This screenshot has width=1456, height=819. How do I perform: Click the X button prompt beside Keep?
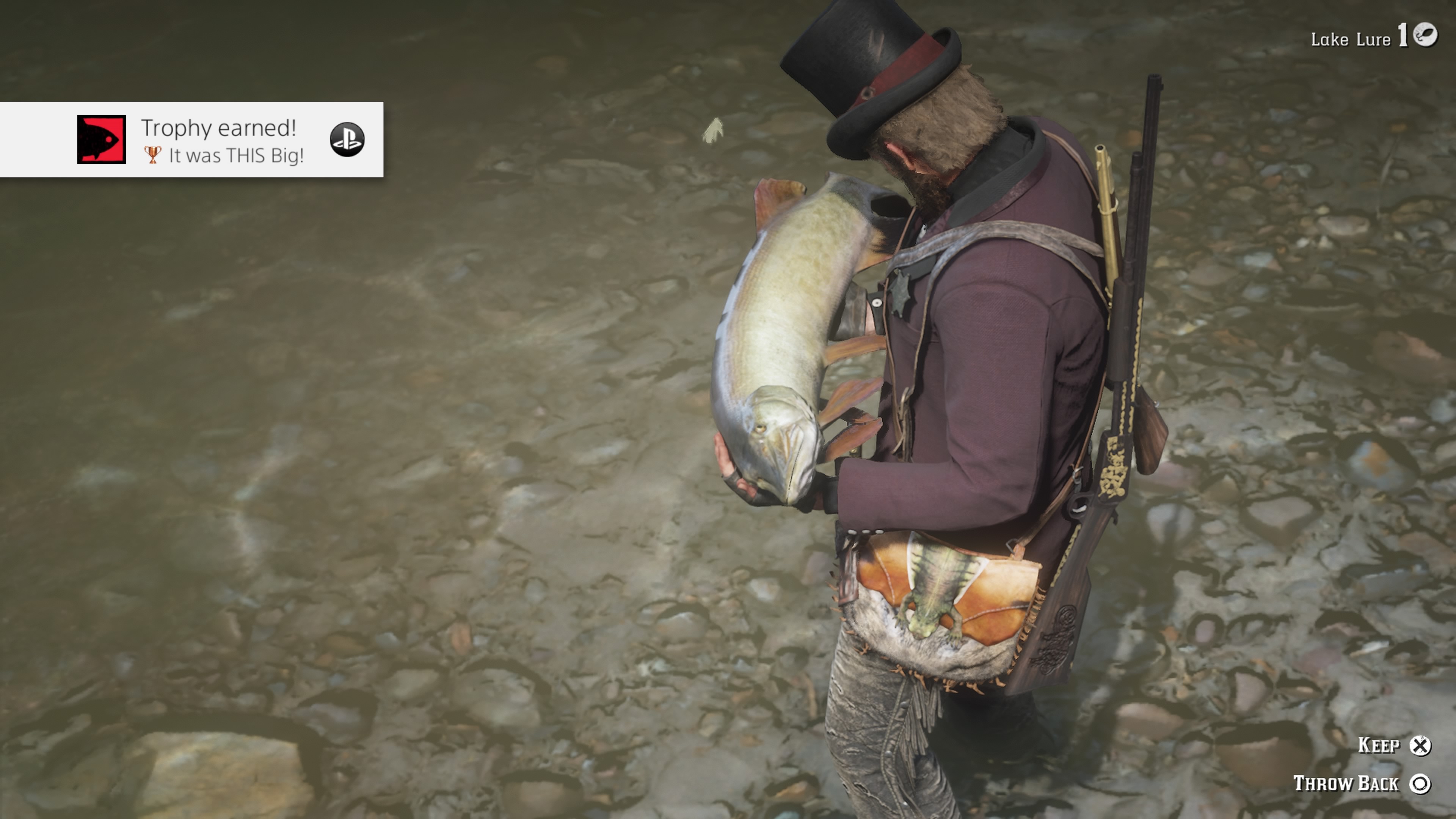[x=1420, y=745]
